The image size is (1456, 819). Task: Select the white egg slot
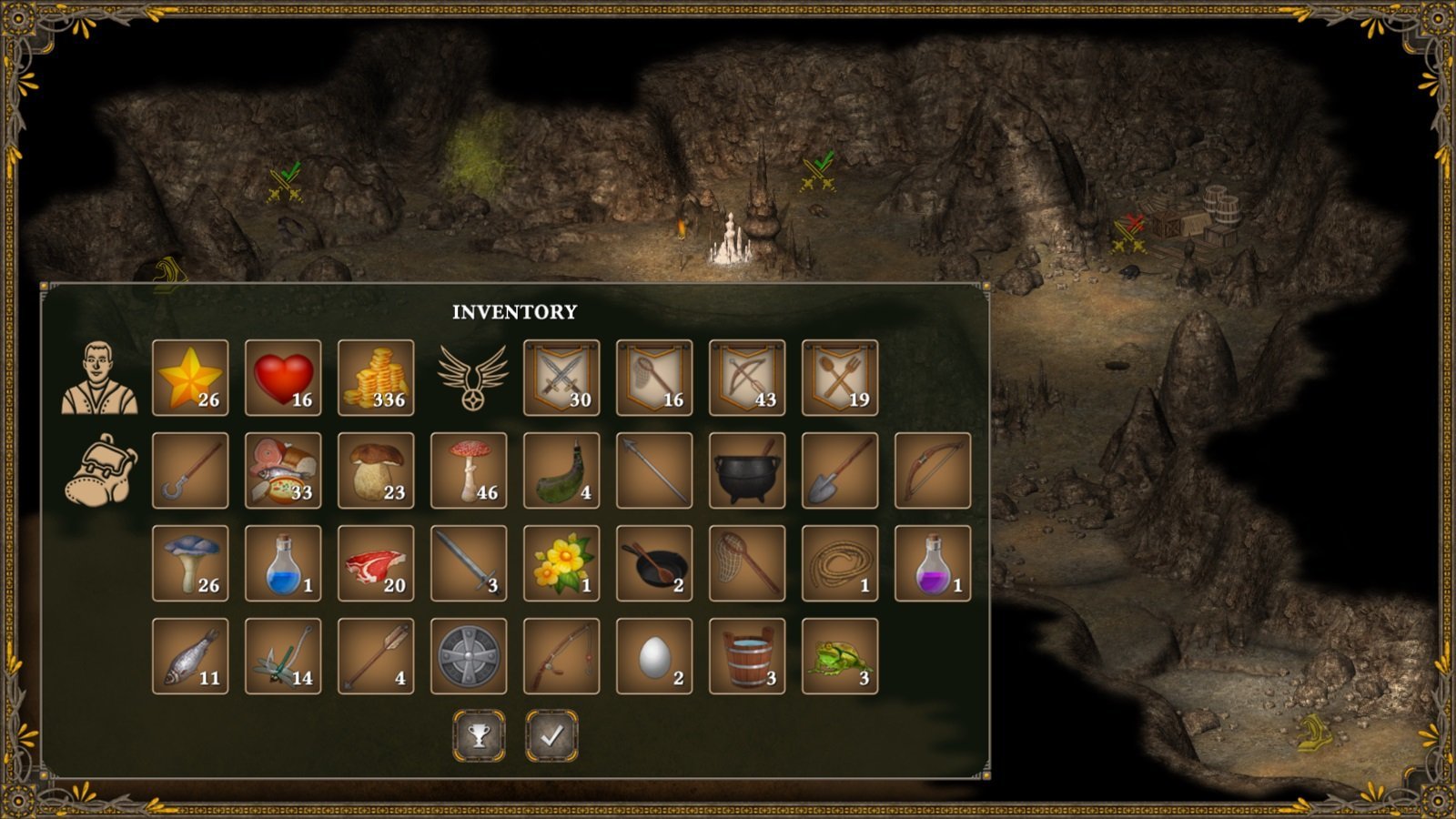pos(654,656)
